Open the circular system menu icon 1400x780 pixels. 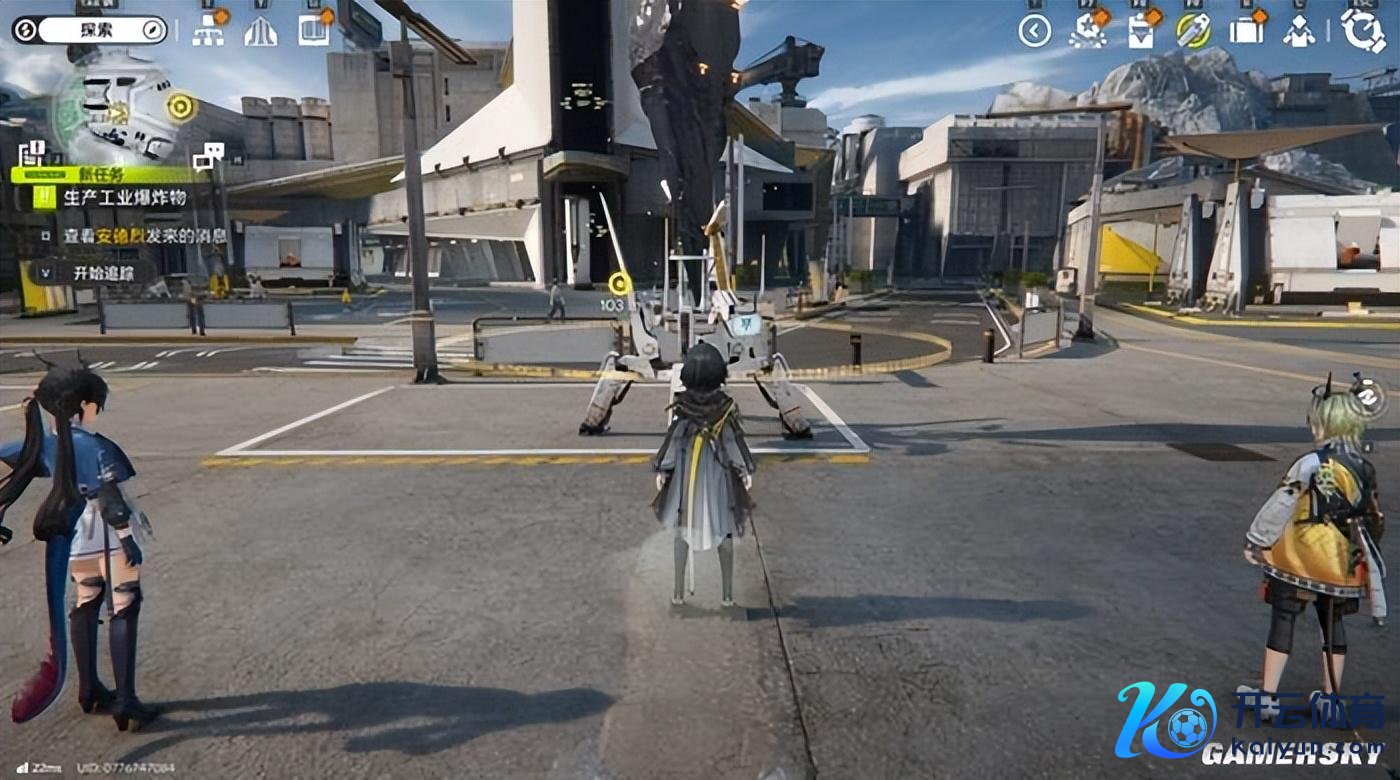click(x=1362, y=30)
